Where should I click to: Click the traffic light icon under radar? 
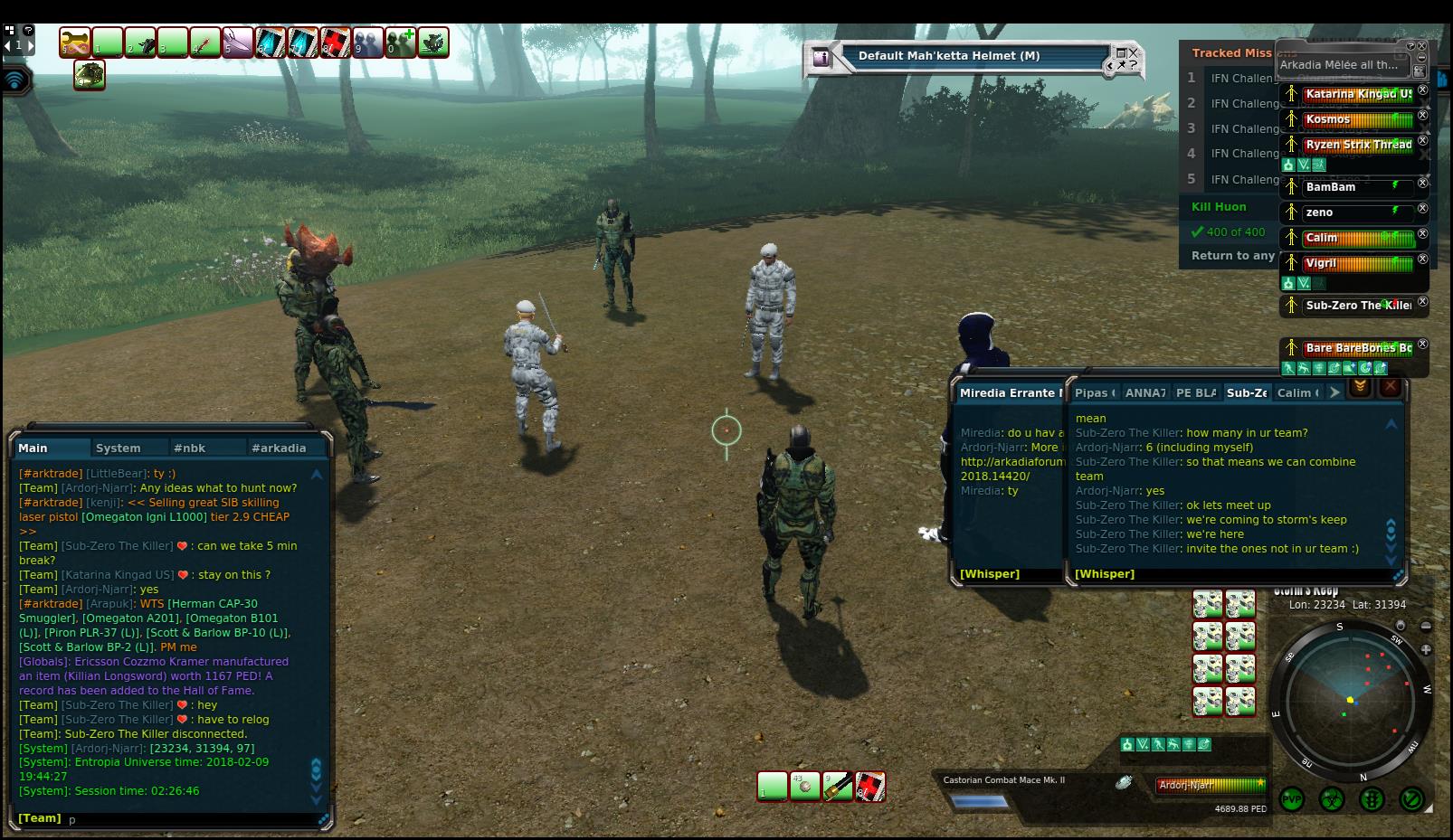click(x=1372, y=799)
